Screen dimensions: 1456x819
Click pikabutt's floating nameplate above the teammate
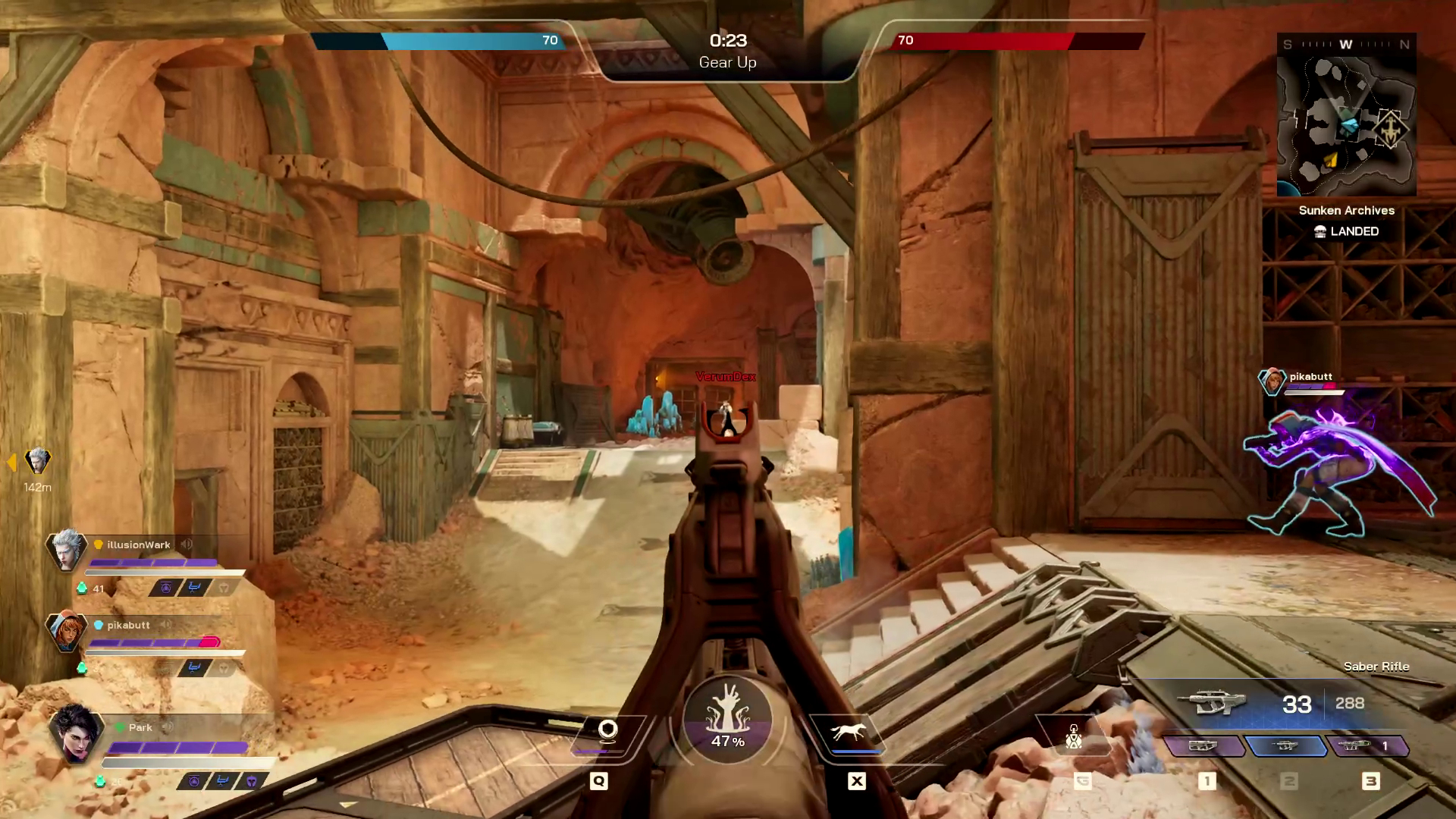point(1310,377)
